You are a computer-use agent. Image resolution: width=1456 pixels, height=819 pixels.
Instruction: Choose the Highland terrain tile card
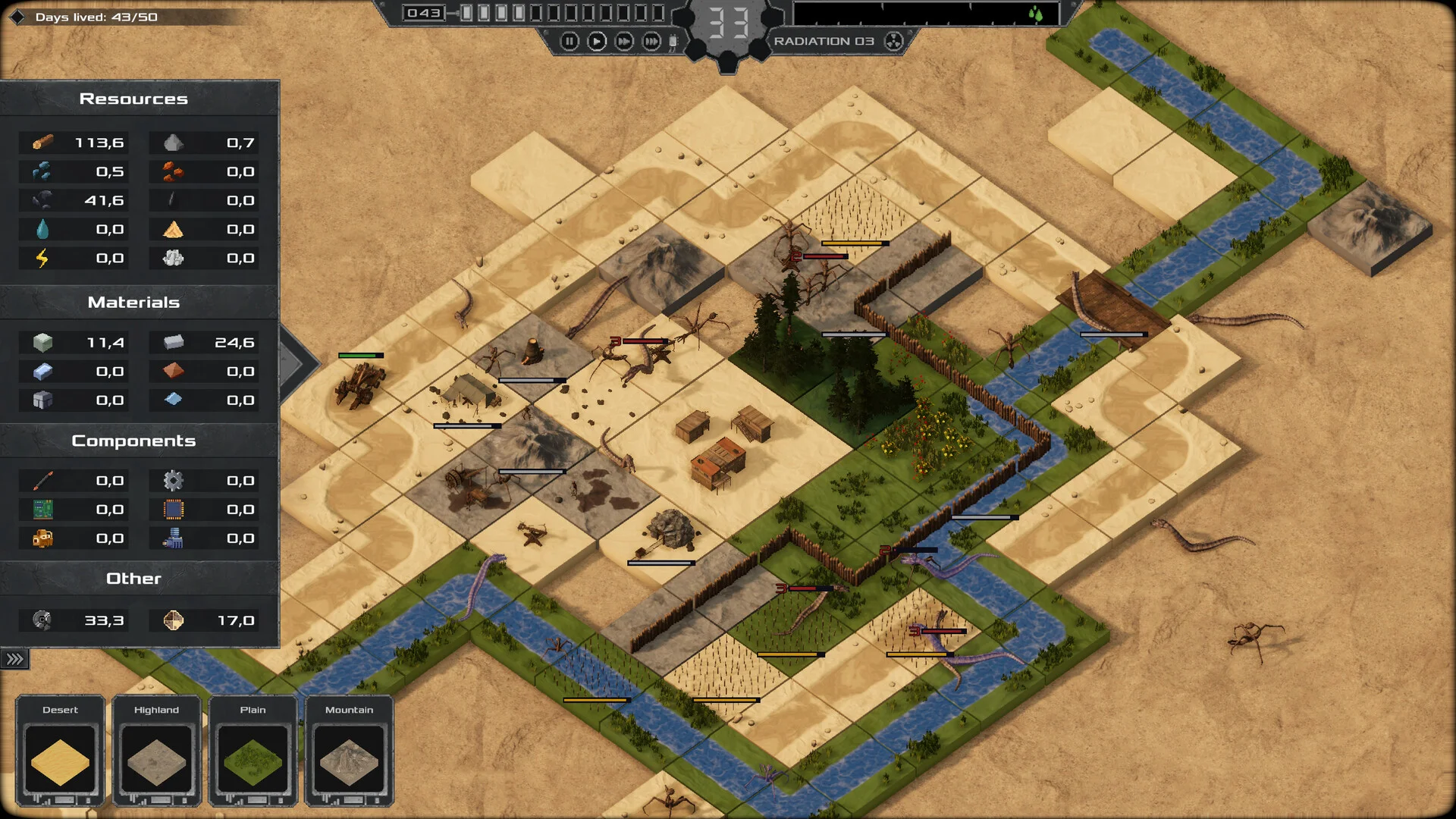tap(157, 751)
